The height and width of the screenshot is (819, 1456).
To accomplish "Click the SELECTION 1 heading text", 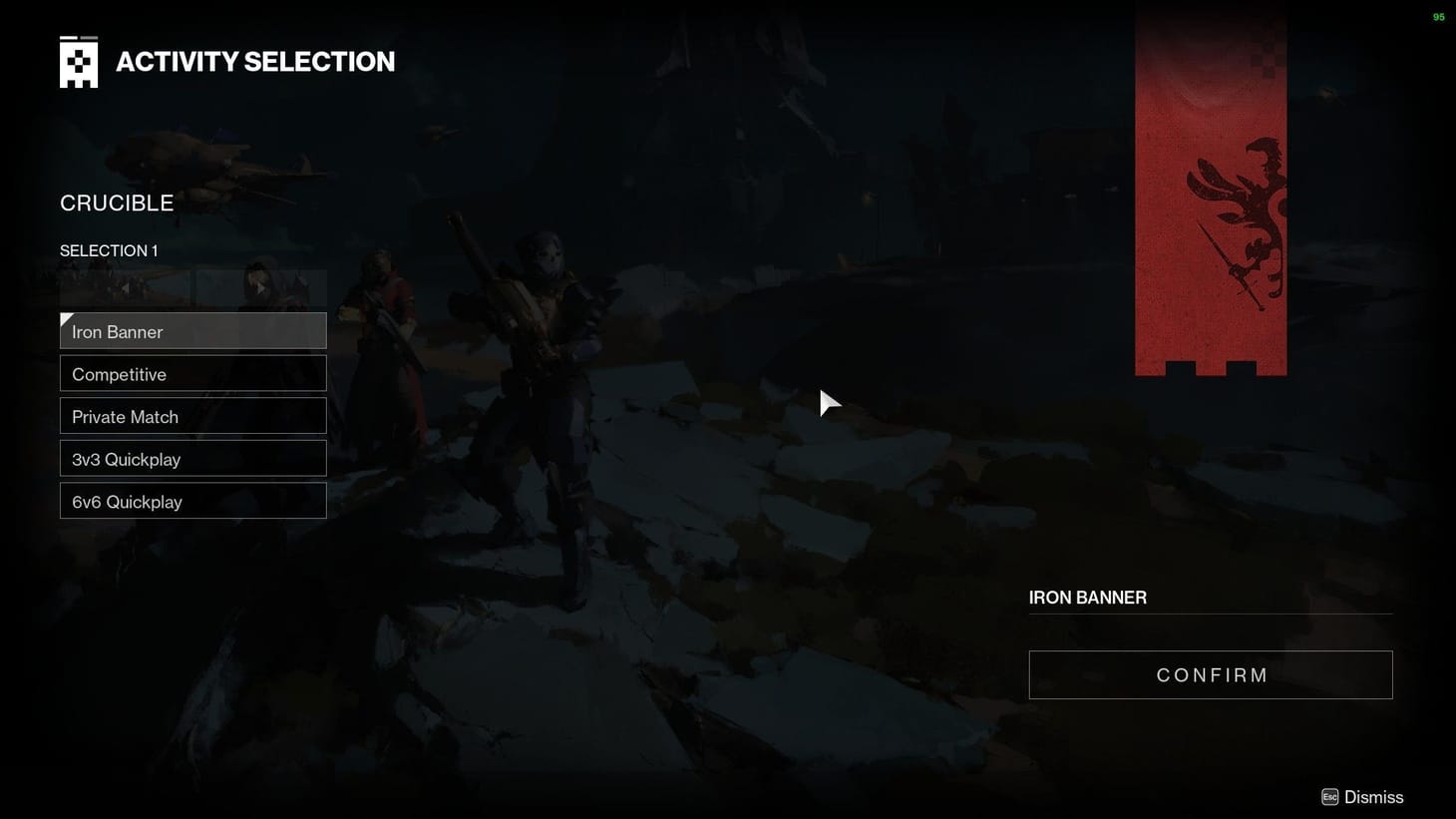I will tap(109, 250).
